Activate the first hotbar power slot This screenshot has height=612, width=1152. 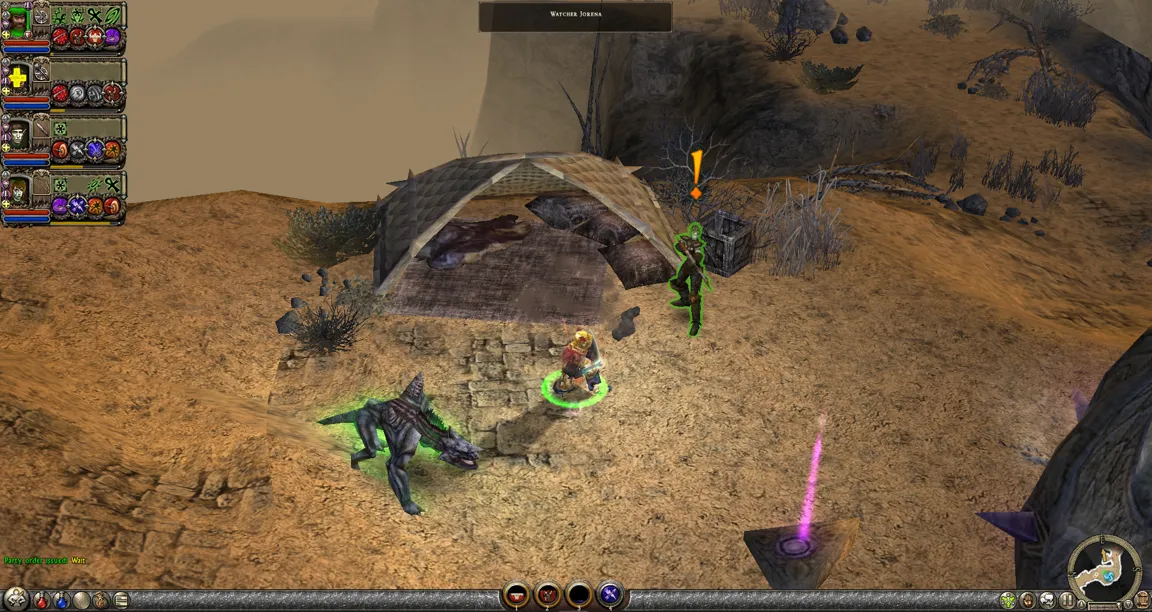pyautogui.click(x=516, y=596)
